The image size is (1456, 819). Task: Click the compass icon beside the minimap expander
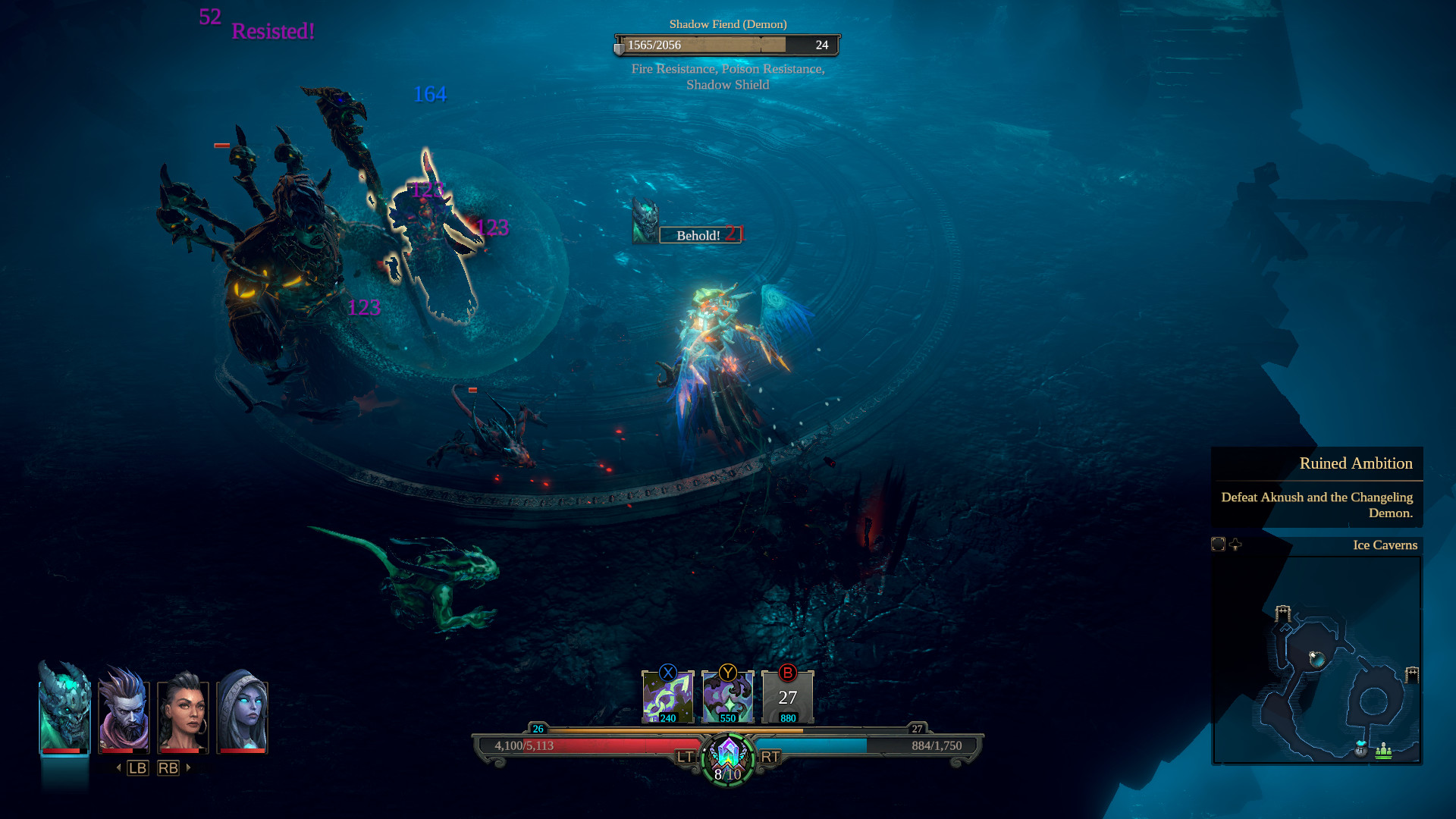click(x=1235, y=545)
